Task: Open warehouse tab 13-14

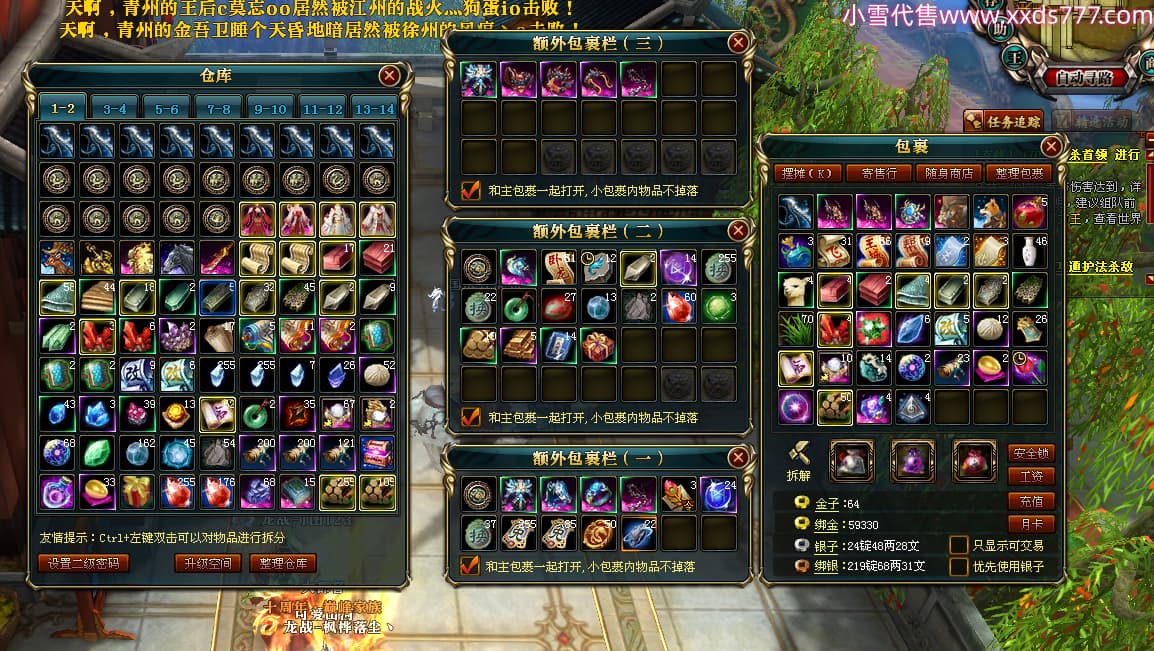Action: point(374,108)
